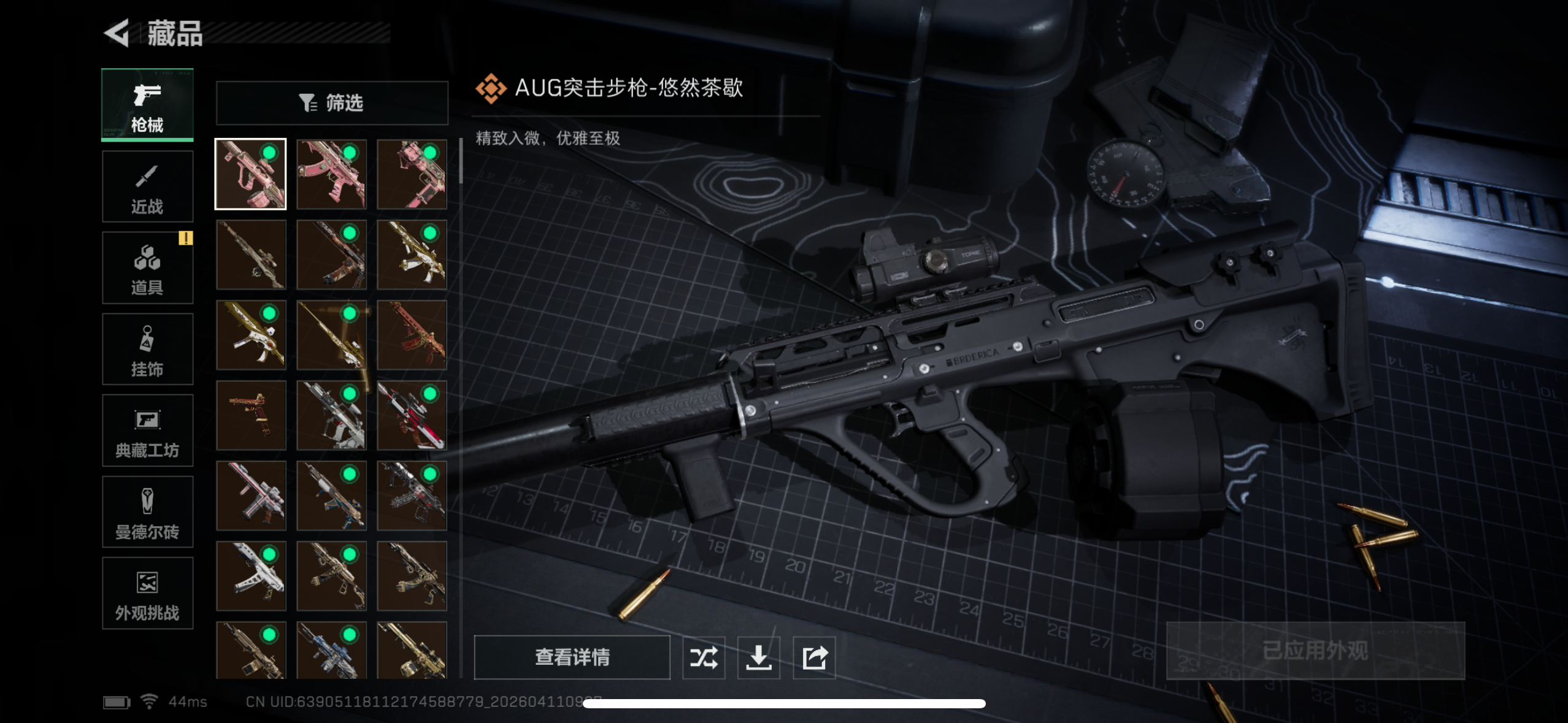This screenshot has height=723, width=1568.
Task: Switch to the 近战 melee tab
Action: 147,186
